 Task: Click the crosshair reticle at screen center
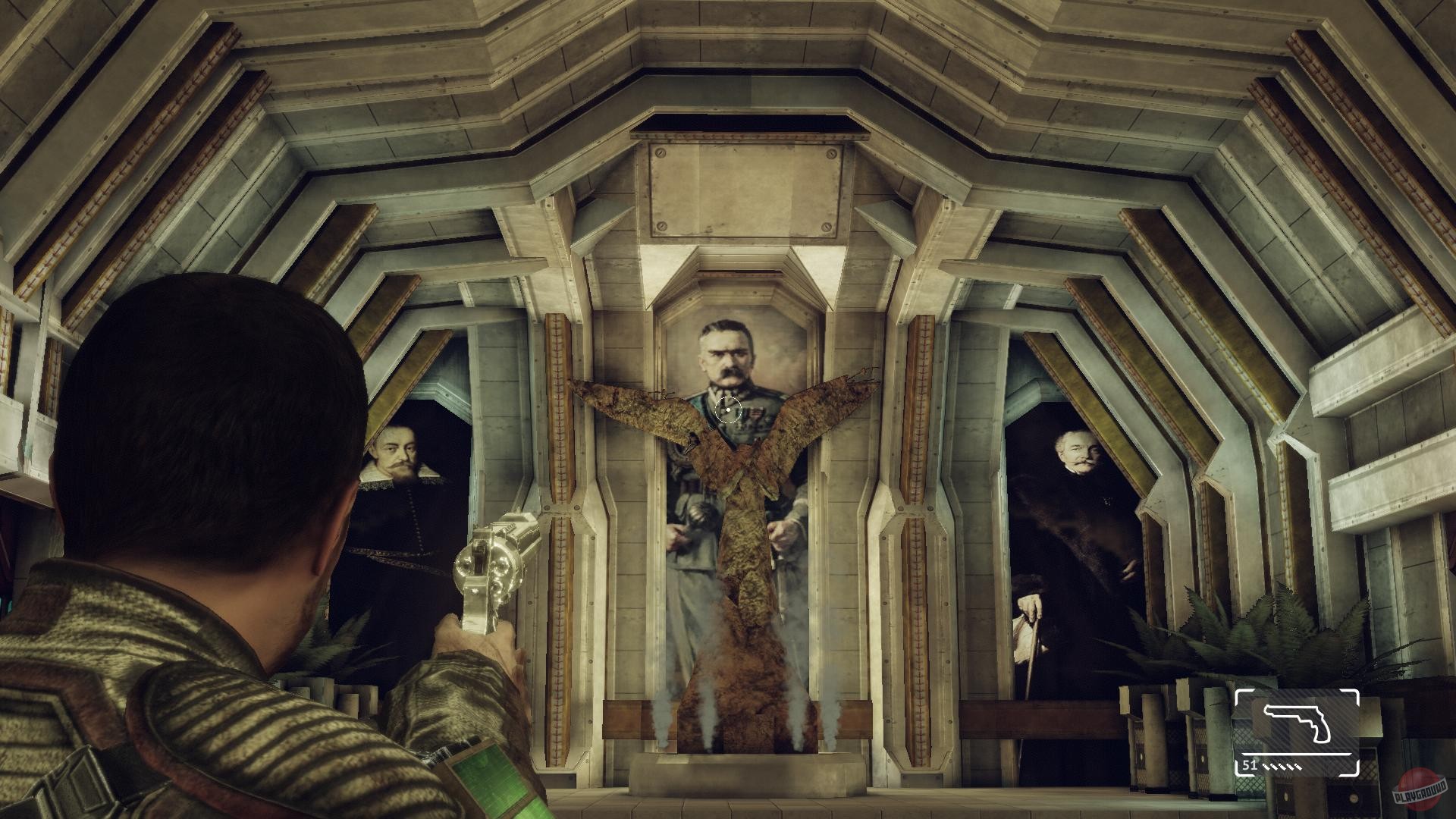tap(727, 410)
